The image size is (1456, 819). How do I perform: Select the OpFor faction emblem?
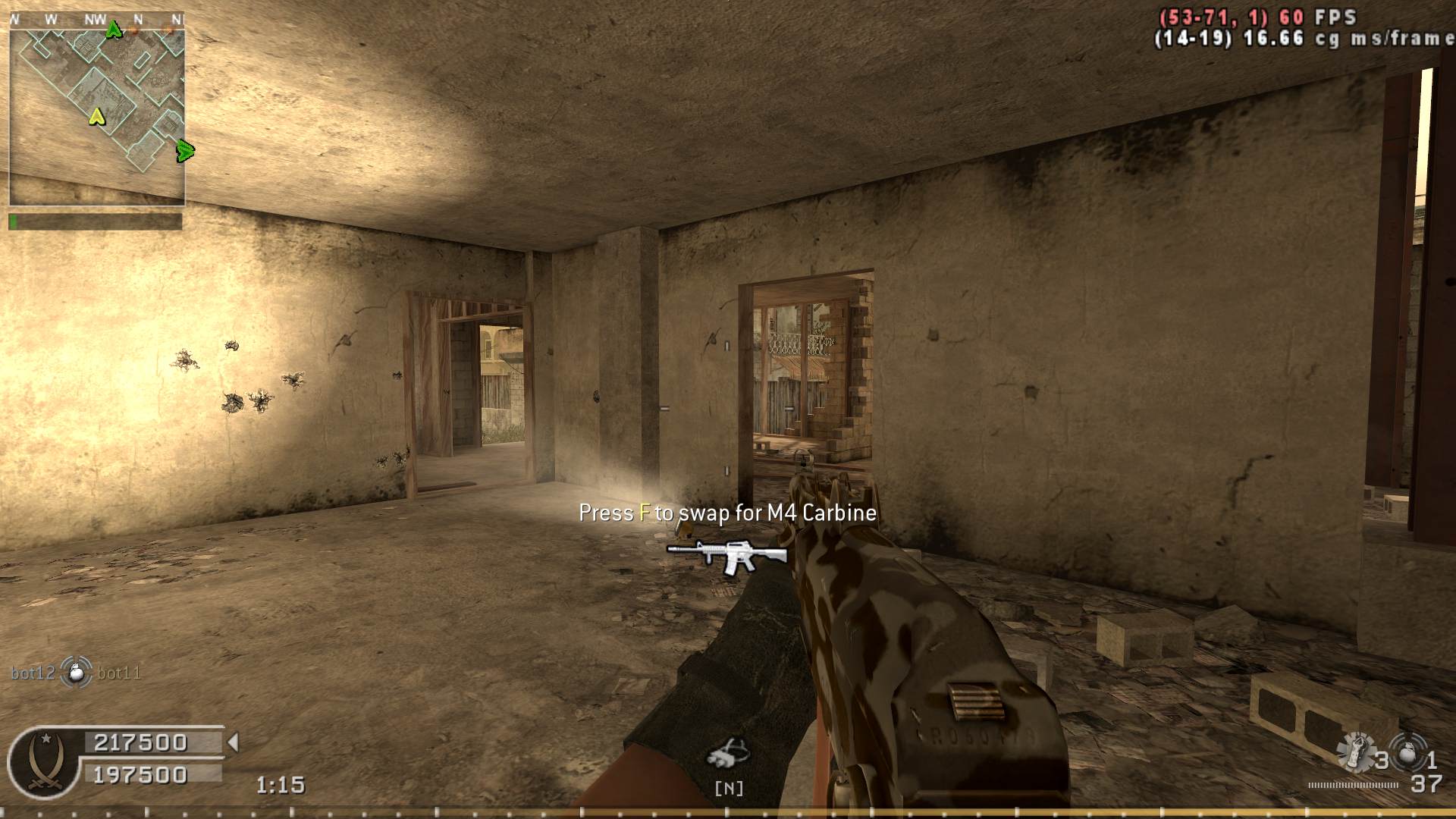pos(43,761)
